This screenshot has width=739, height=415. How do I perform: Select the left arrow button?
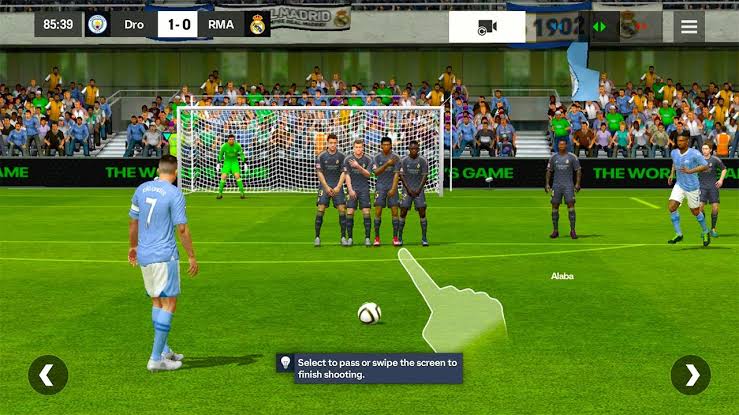click(x=47, y=375)
